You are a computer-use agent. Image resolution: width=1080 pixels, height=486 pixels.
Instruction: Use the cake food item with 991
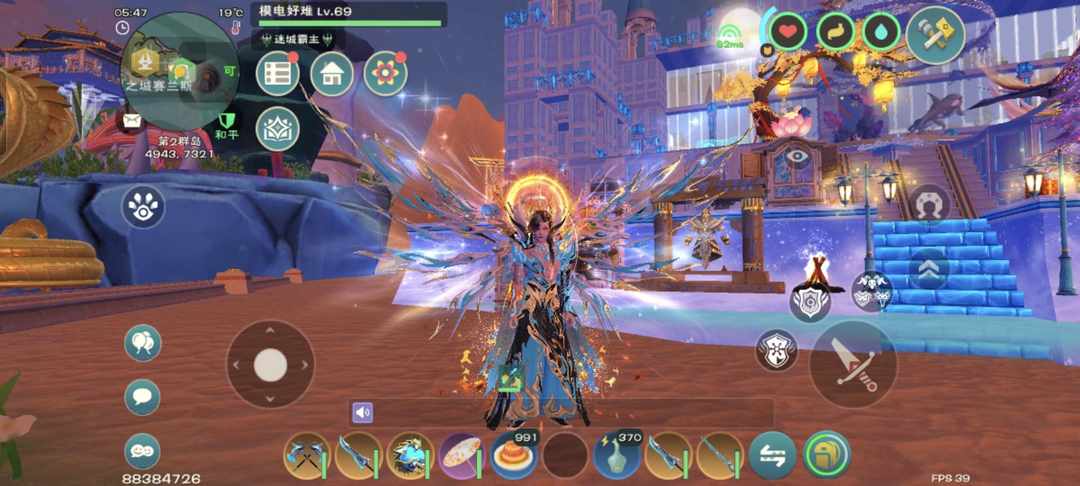[514, 456]
